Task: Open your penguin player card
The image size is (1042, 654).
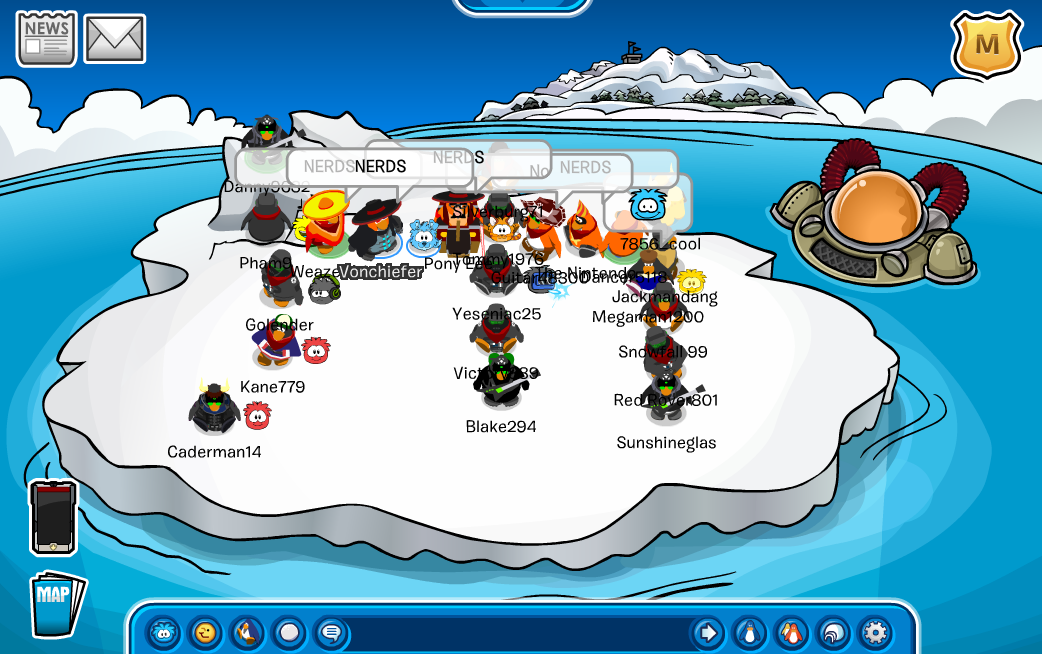Action: 749,632
